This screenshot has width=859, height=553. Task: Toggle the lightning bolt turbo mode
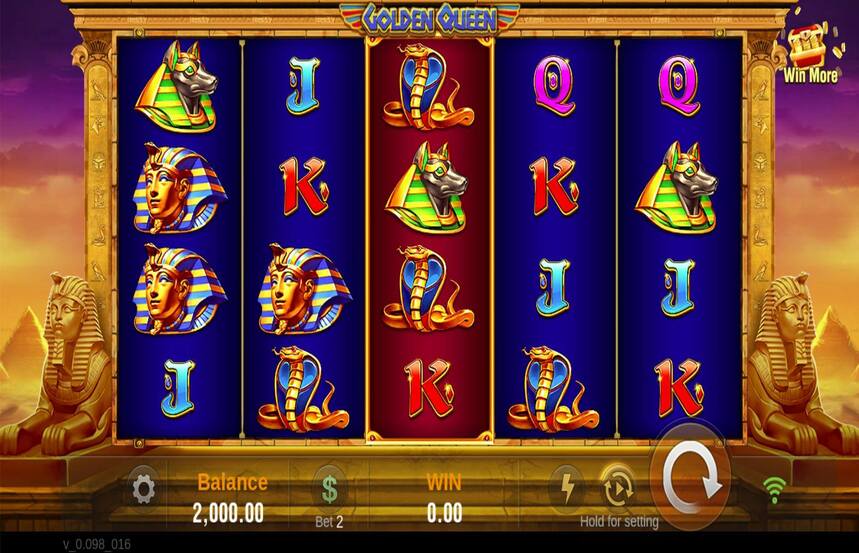coord(567,488)
